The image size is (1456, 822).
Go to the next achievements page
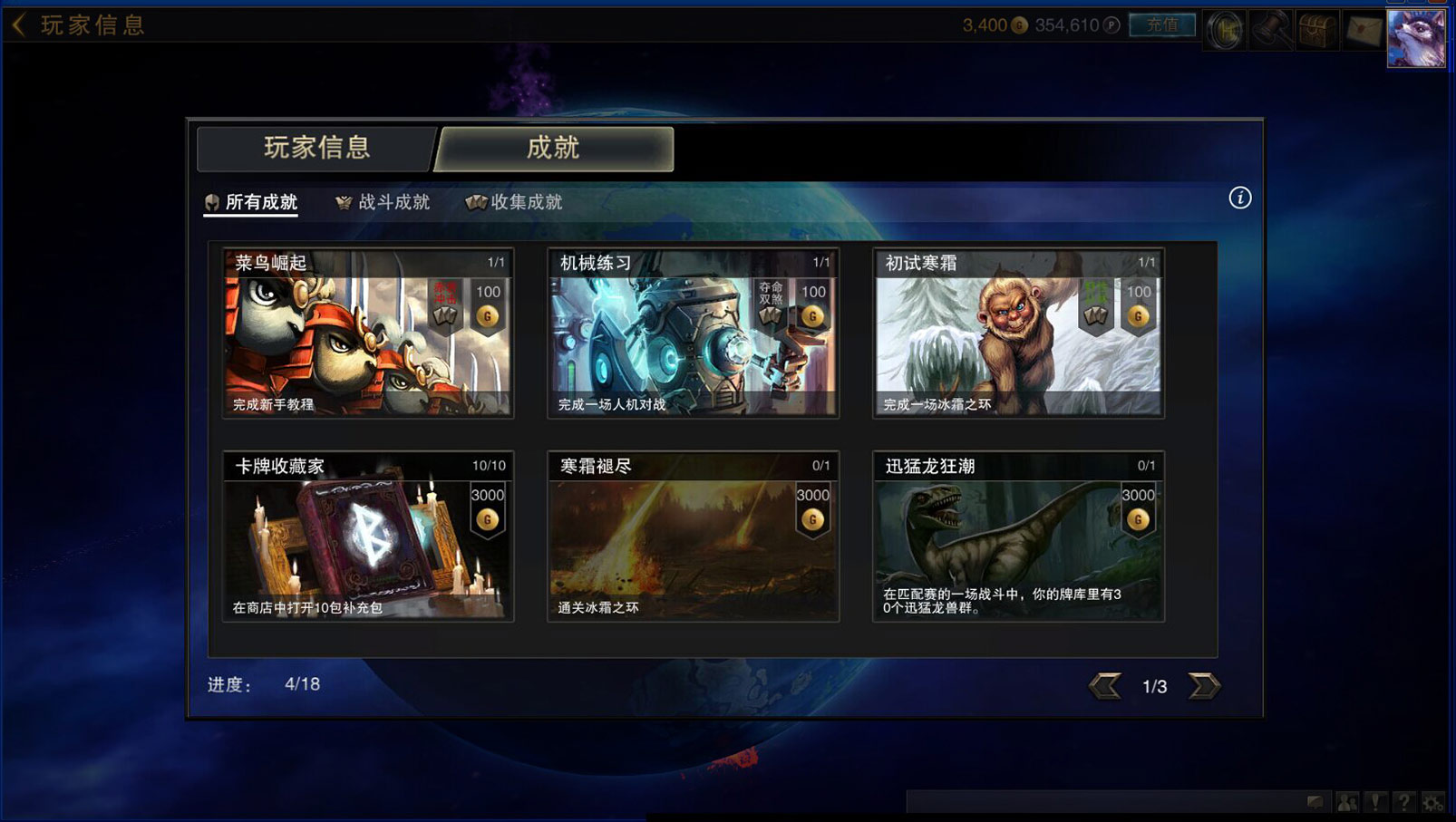pos(1204,686)
